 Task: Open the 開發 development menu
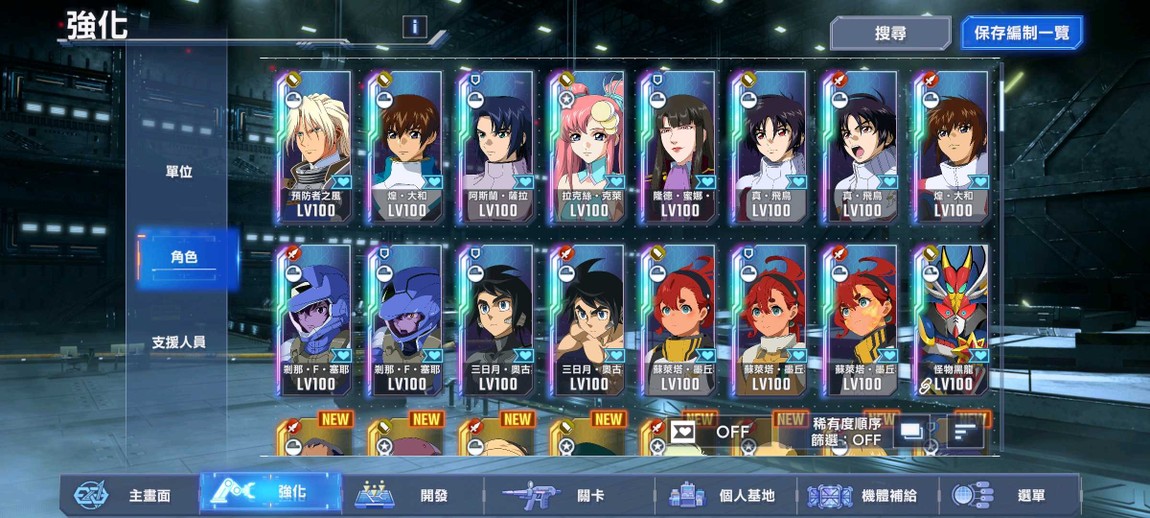(411, 495)
